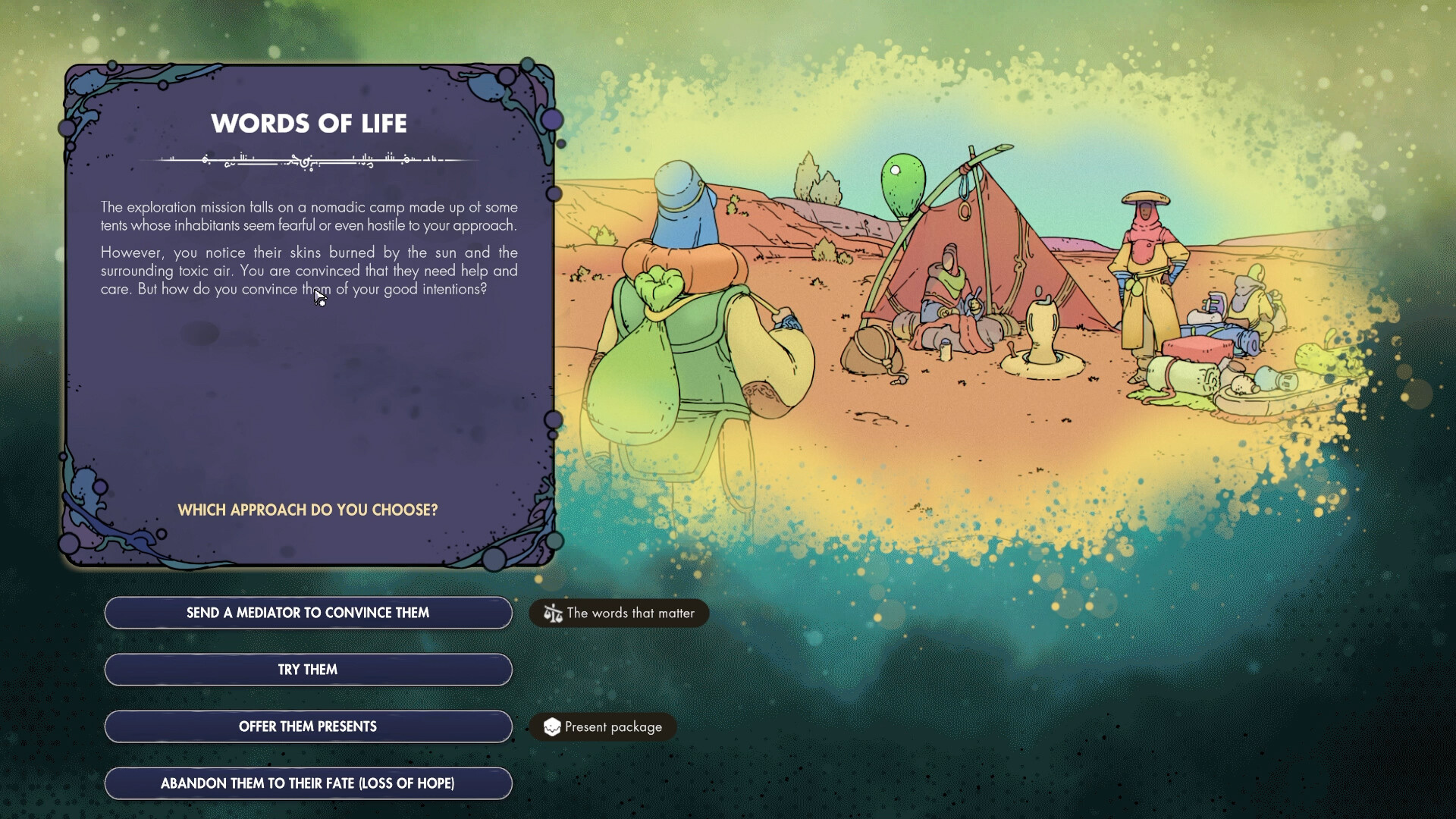Click the 'WHICH APPROACH DO YOU CHOOSE?' prompt
Viewport: 1456px width, 819px height.
coord(308,510)
